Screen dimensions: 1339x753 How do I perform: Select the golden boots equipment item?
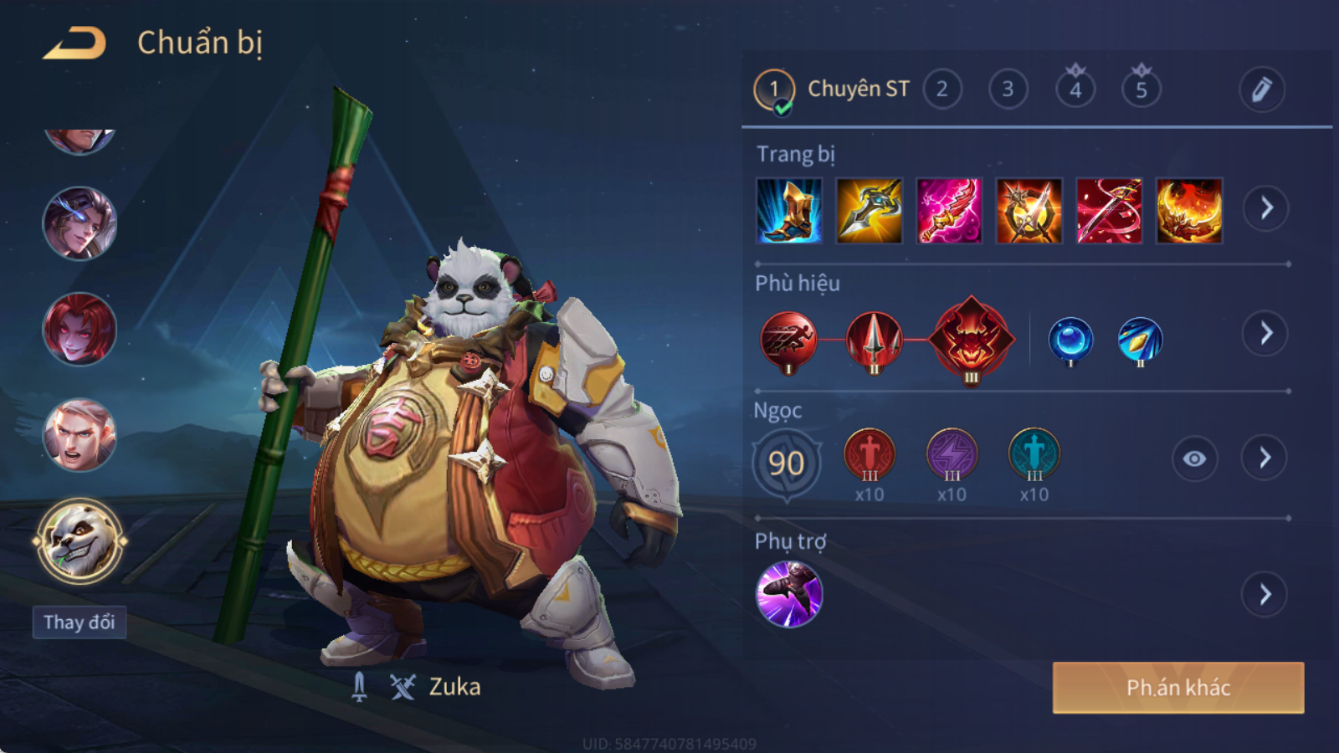pyautogui.click(x=789, y=211)
